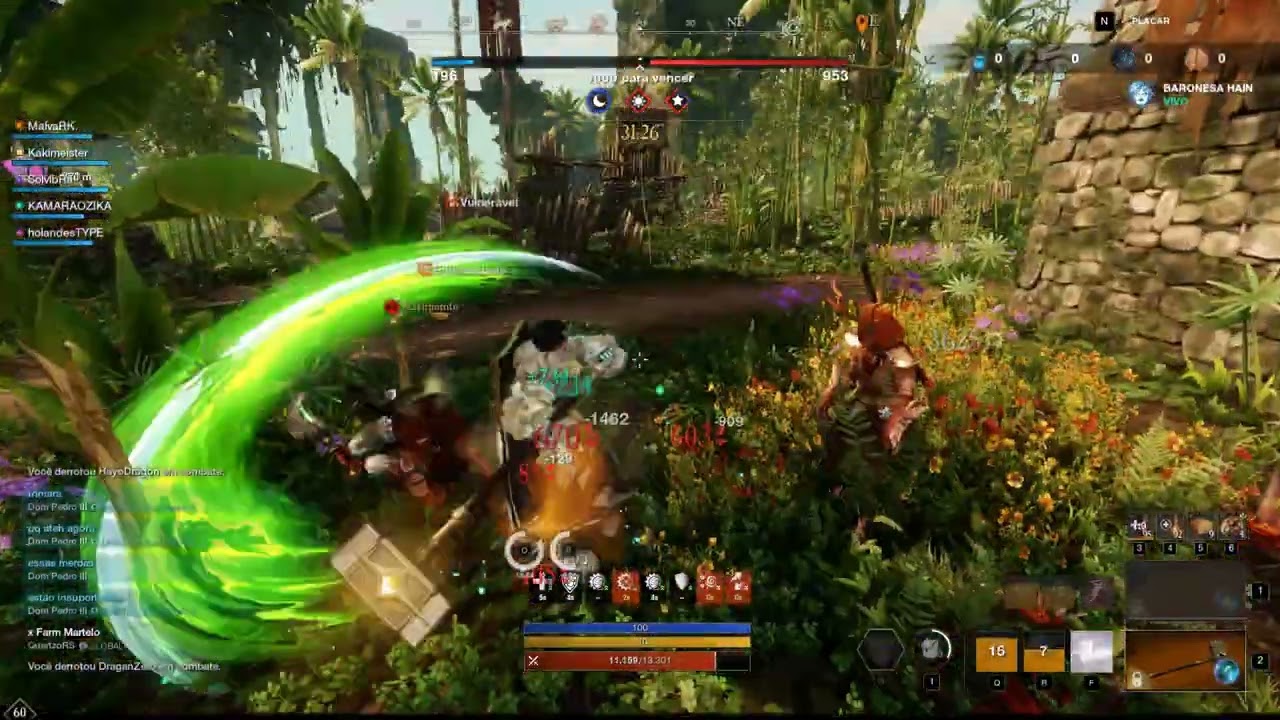Trigger the white glowing third ability
The image size is (1280, 720).
[1091, 652]
